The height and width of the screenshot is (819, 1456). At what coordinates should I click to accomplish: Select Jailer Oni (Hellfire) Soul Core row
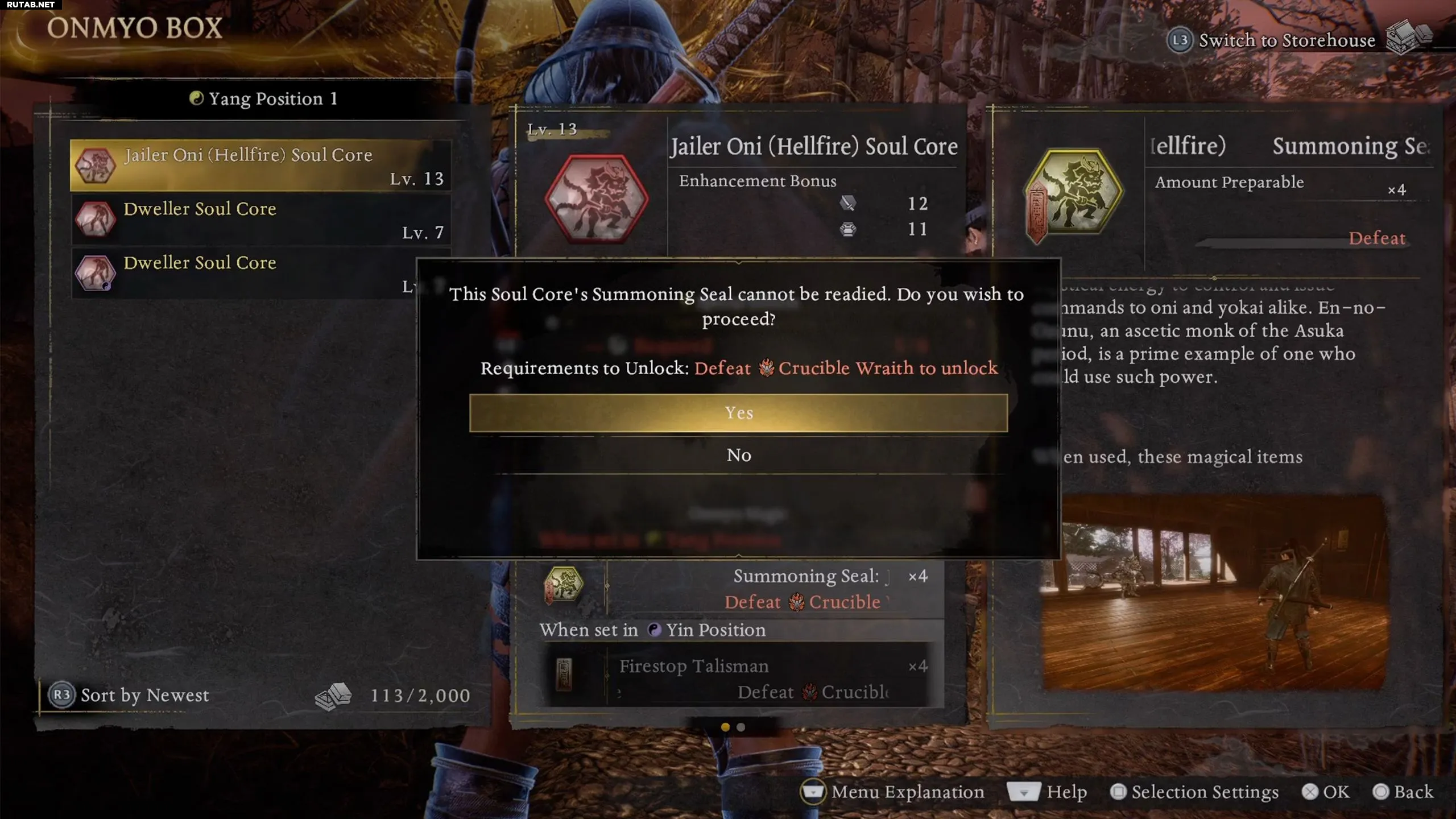tap(260, 165)
